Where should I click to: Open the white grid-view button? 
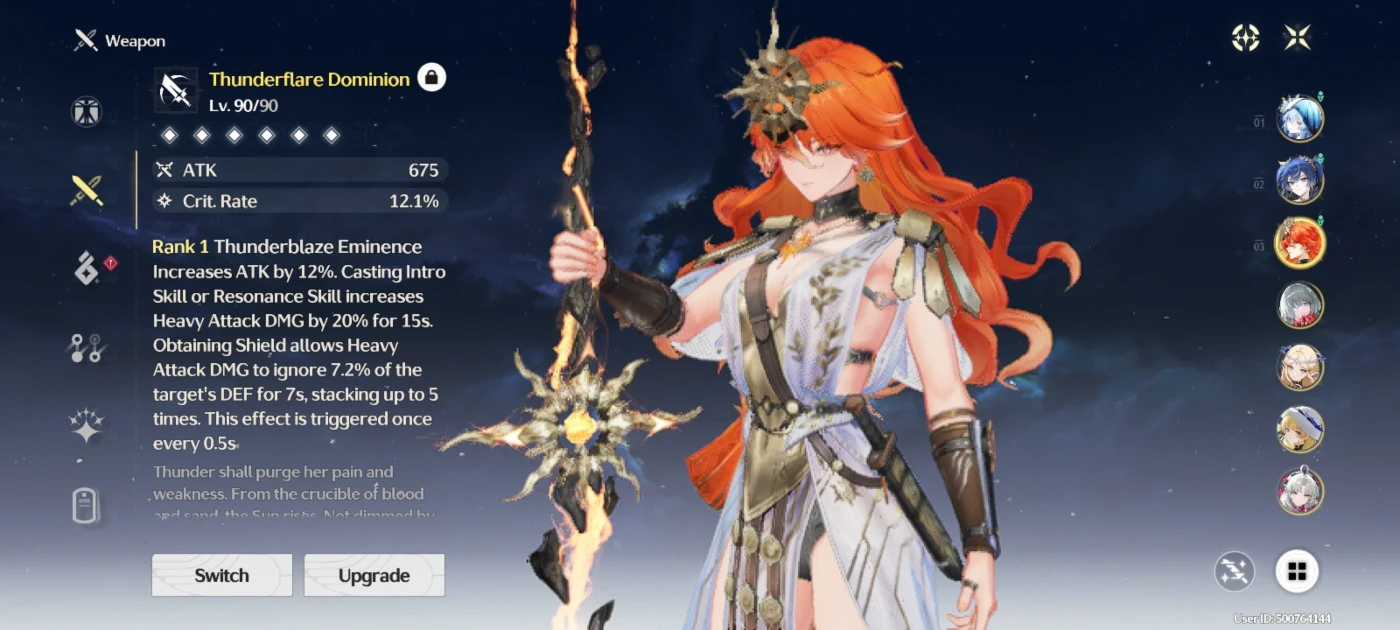pos(1297,571)
